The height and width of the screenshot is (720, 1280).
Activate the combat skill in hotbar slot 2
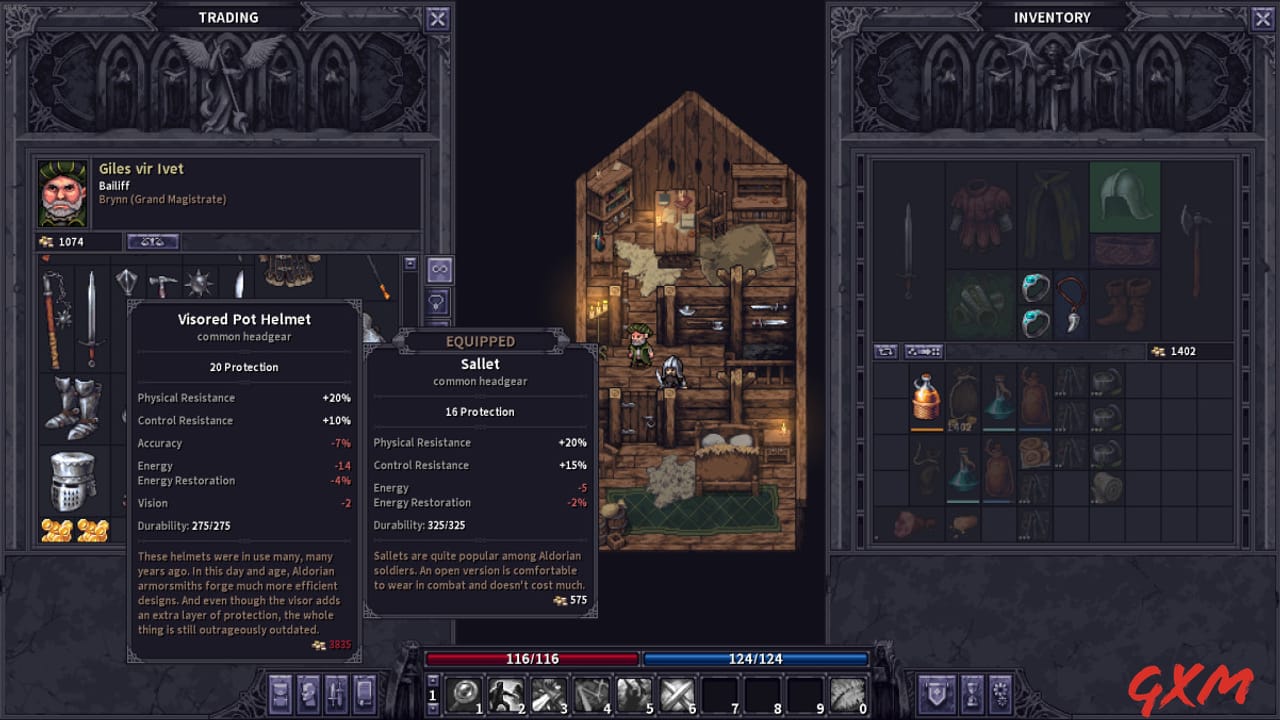[506, 693]
